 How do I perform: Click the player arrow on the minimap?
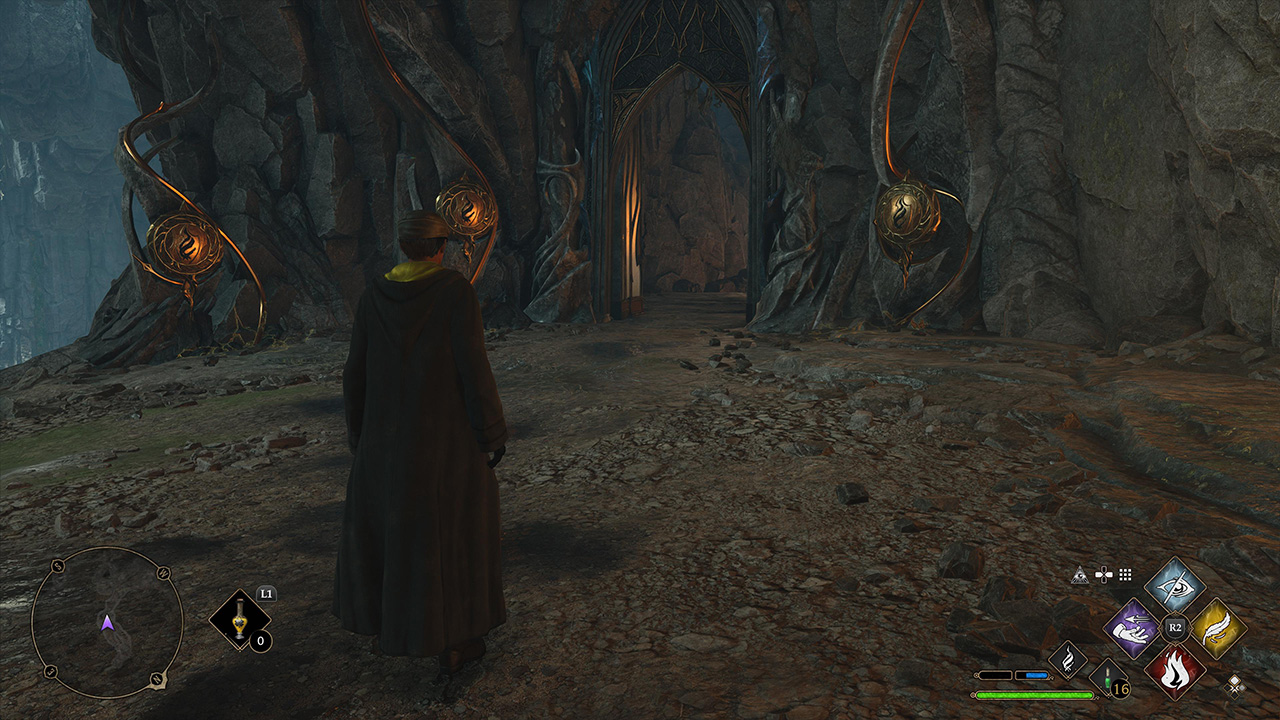pyautogui.click(x=108, y=624)
